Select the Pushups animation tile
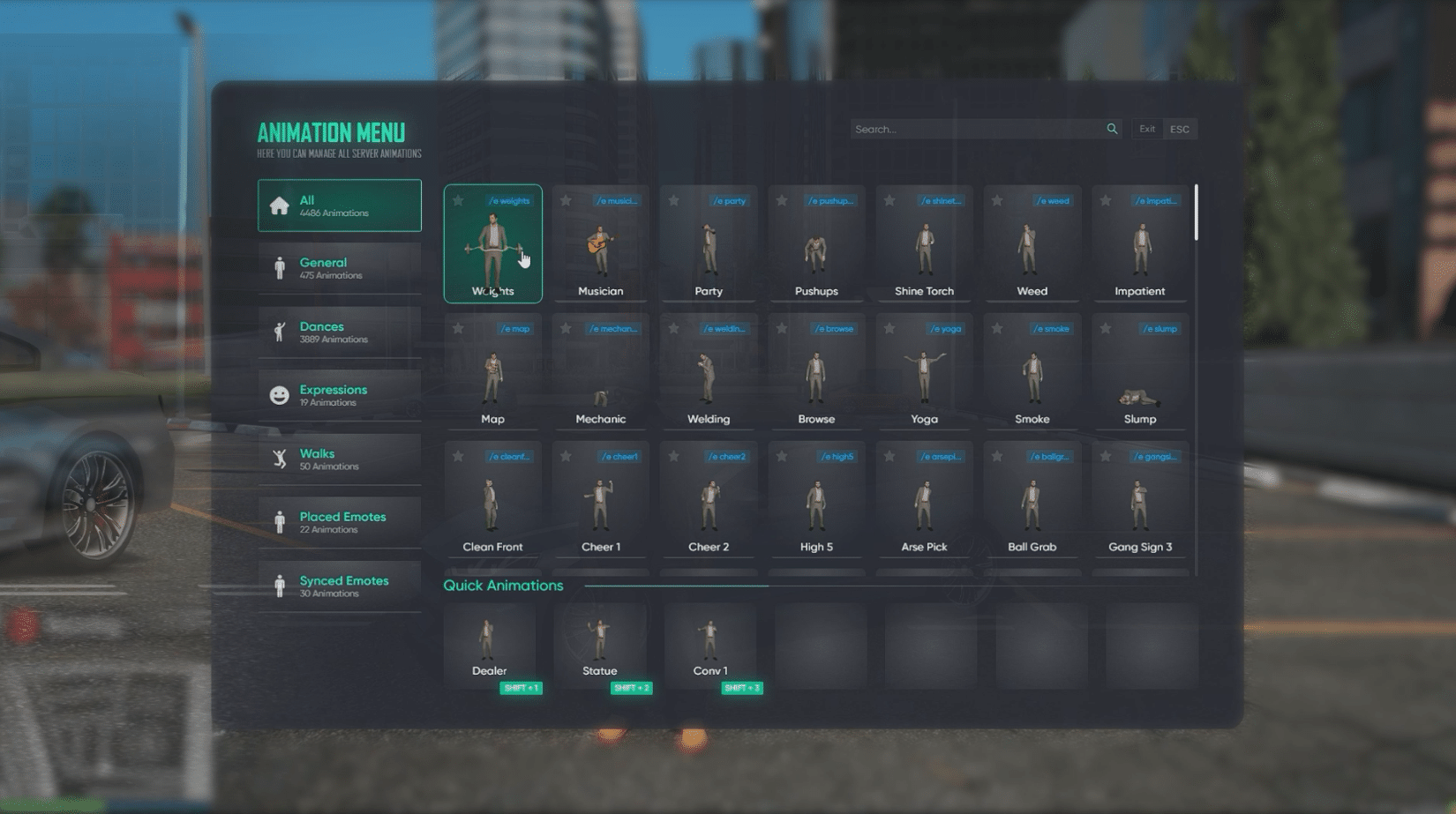 tap(816, 249)
